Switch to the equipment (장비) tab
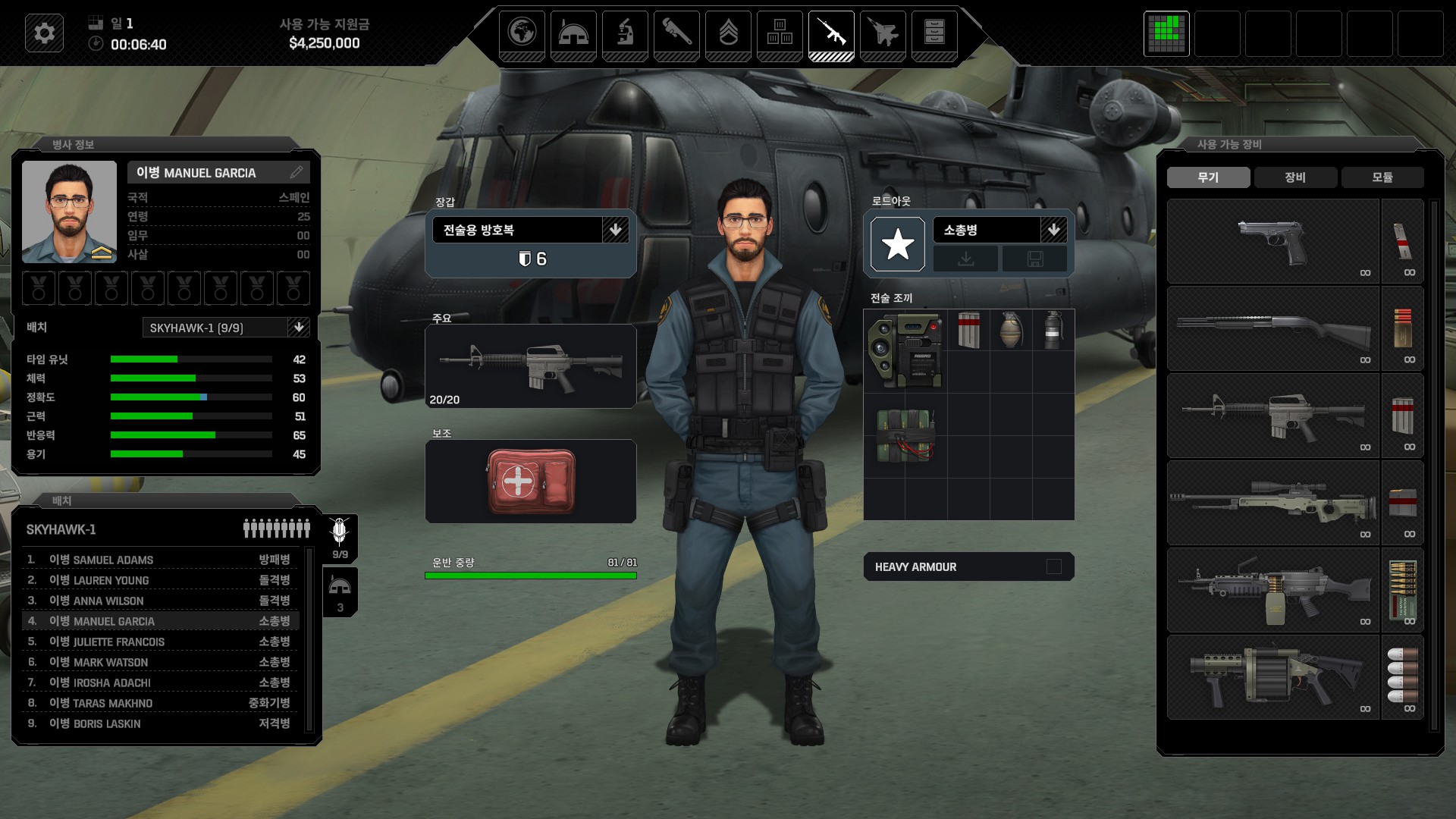1456x819 pixels. click(1295, 177)
